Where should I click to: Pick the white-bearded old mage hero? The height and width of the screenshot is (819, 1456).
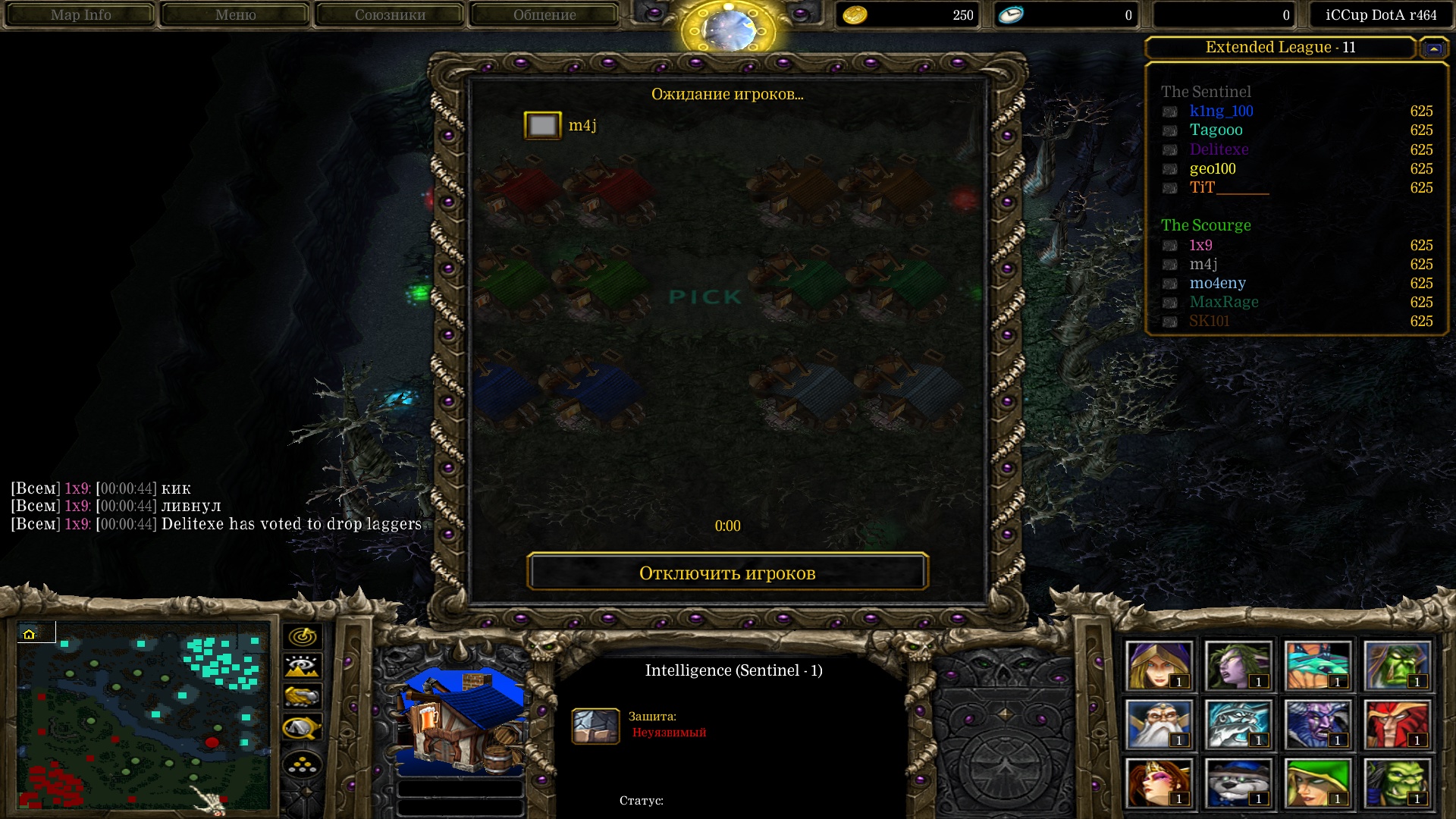point(1158,724)
